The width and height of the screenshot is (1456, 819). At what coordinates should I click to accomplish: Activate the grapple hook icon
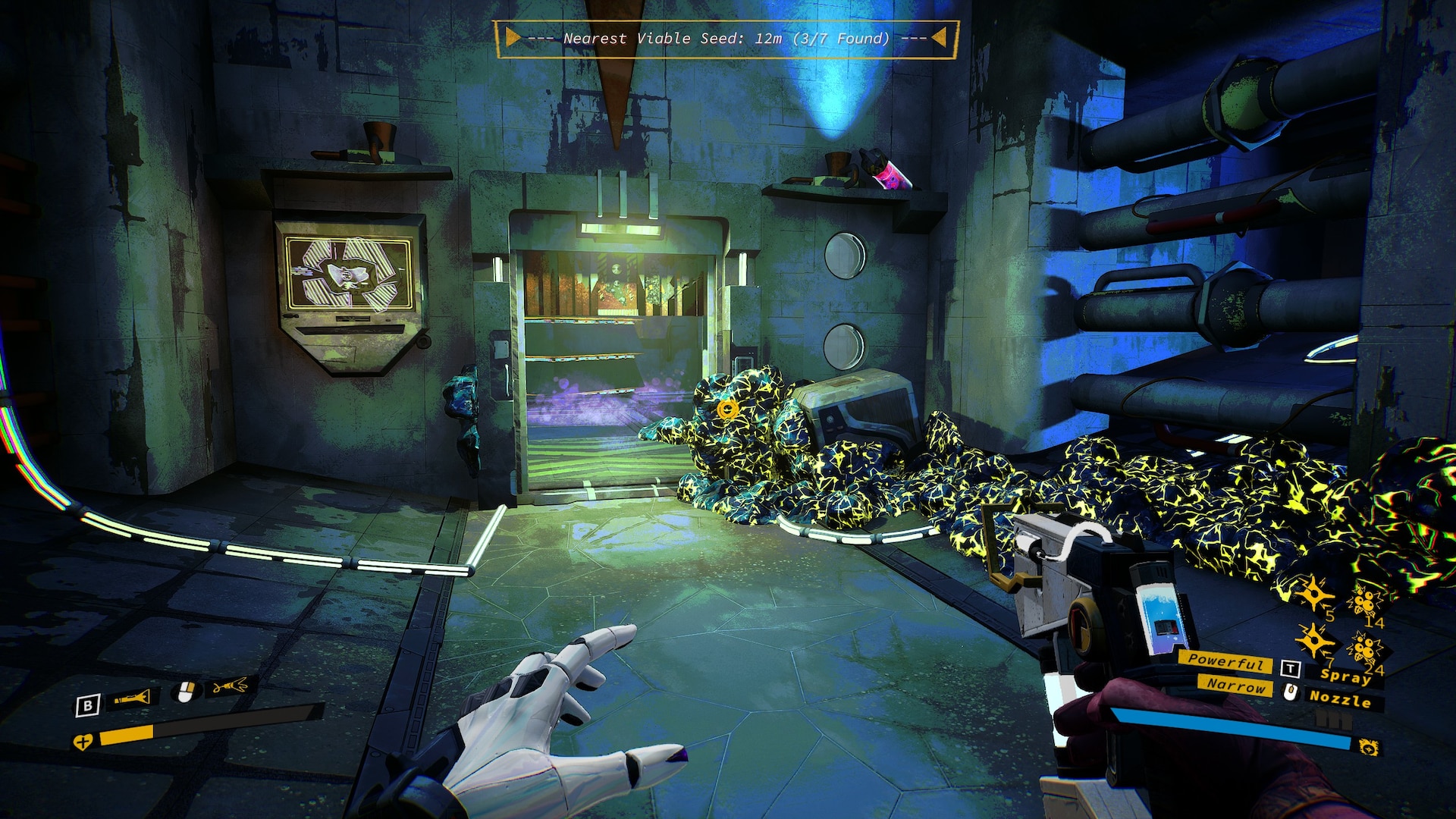pyautogui.click(x=231, y=687)
